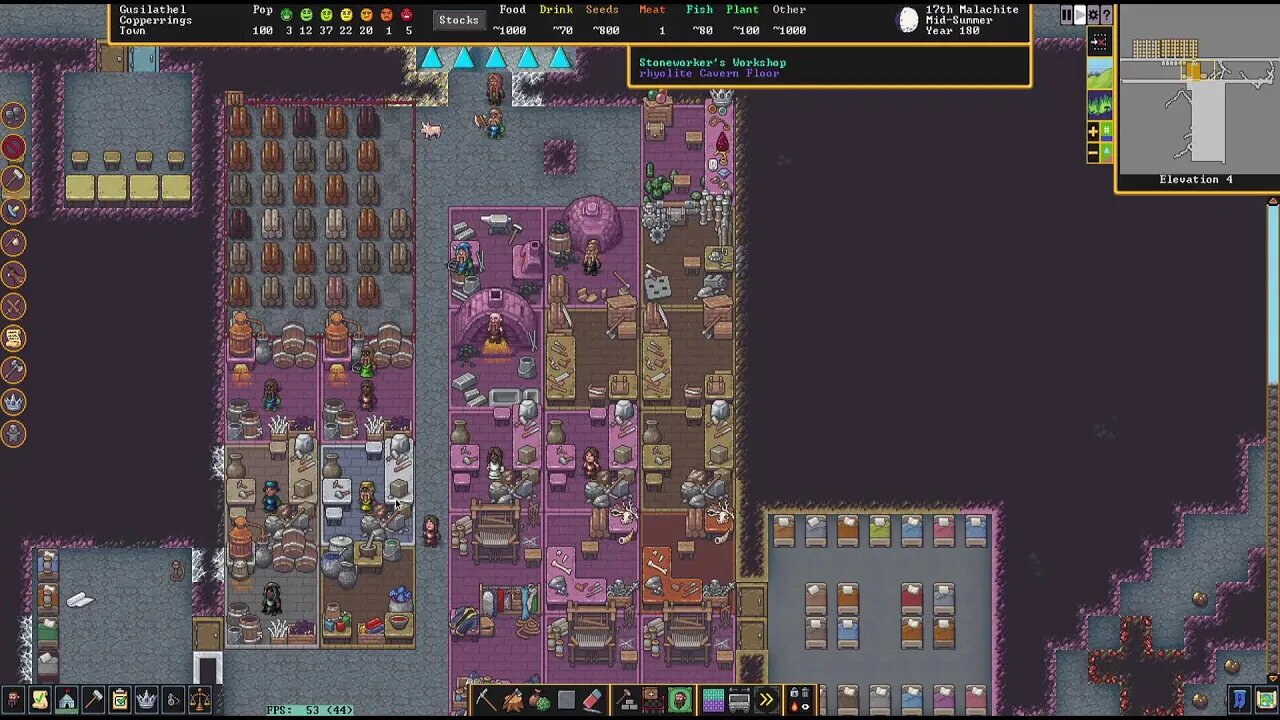Viewport: 1280px width, 720px height.
Task: Toggle the forbid item padlock marker
Action: (793, 693)
